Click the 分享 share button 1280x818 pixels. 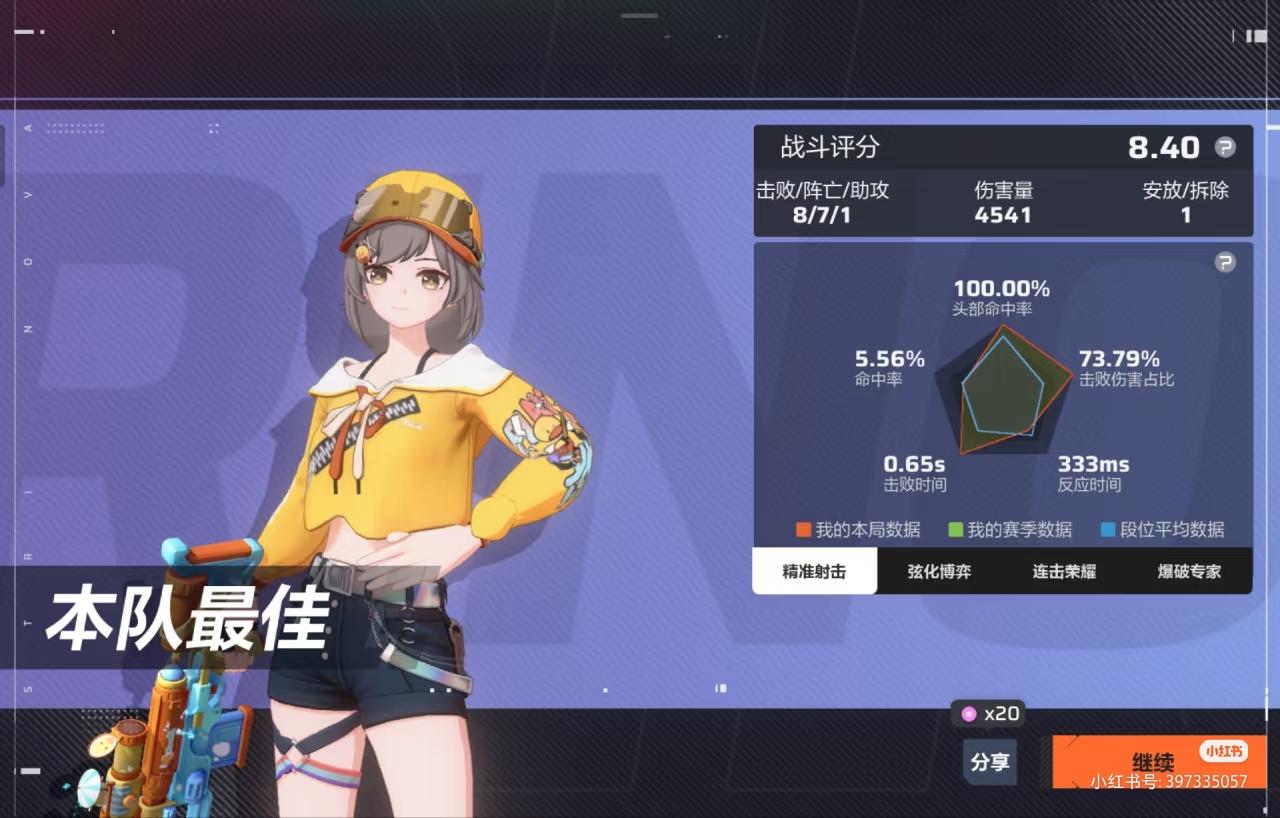tap(989, 762)
